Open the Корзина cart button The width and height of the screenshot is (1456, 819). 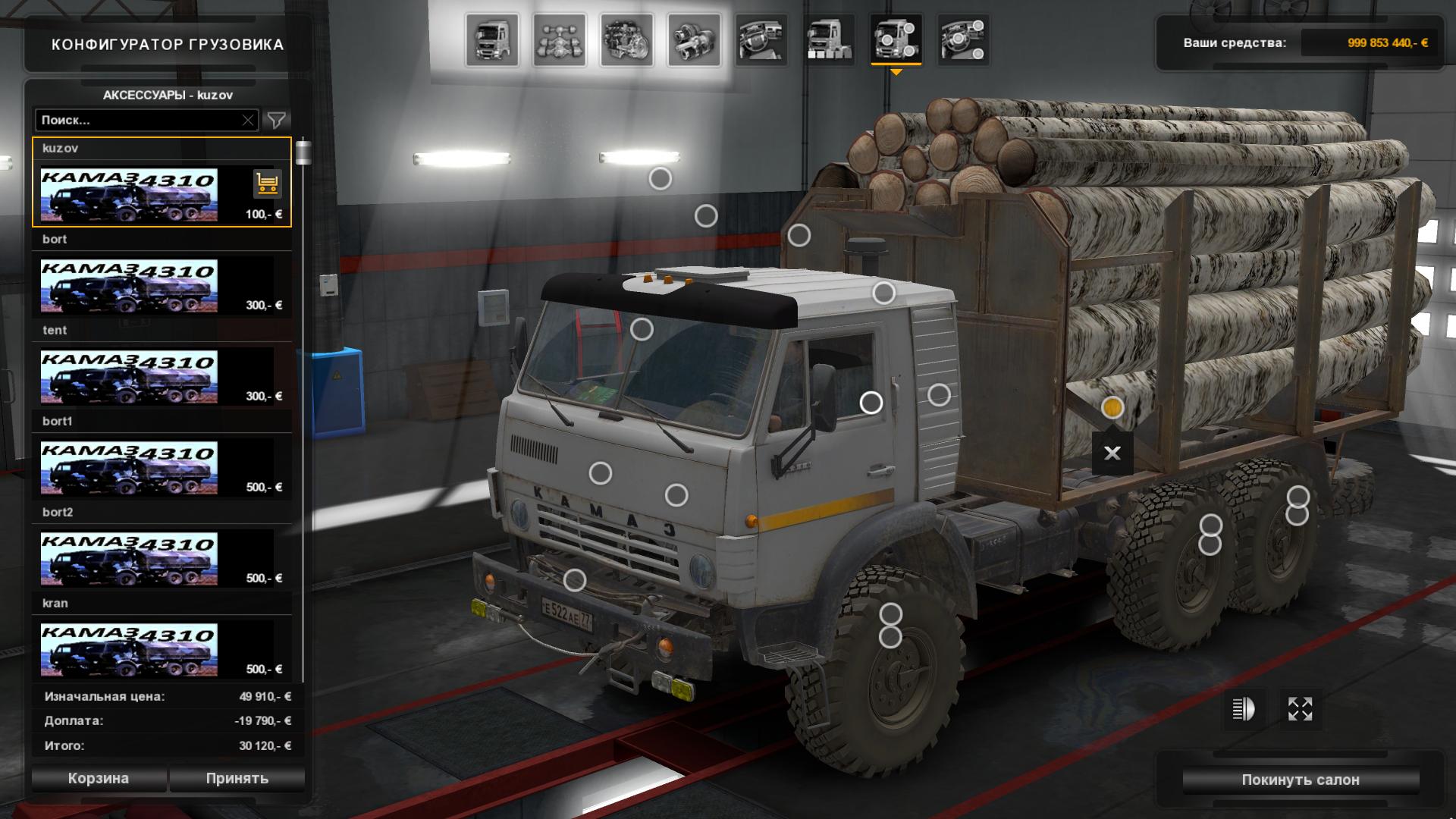point(99,778)
